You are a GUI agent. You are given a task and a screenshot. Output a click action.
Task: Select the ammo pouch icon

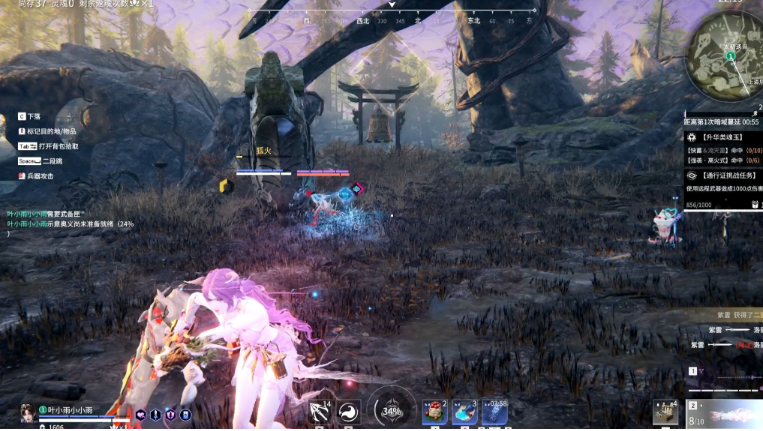[x=665, y=411]
